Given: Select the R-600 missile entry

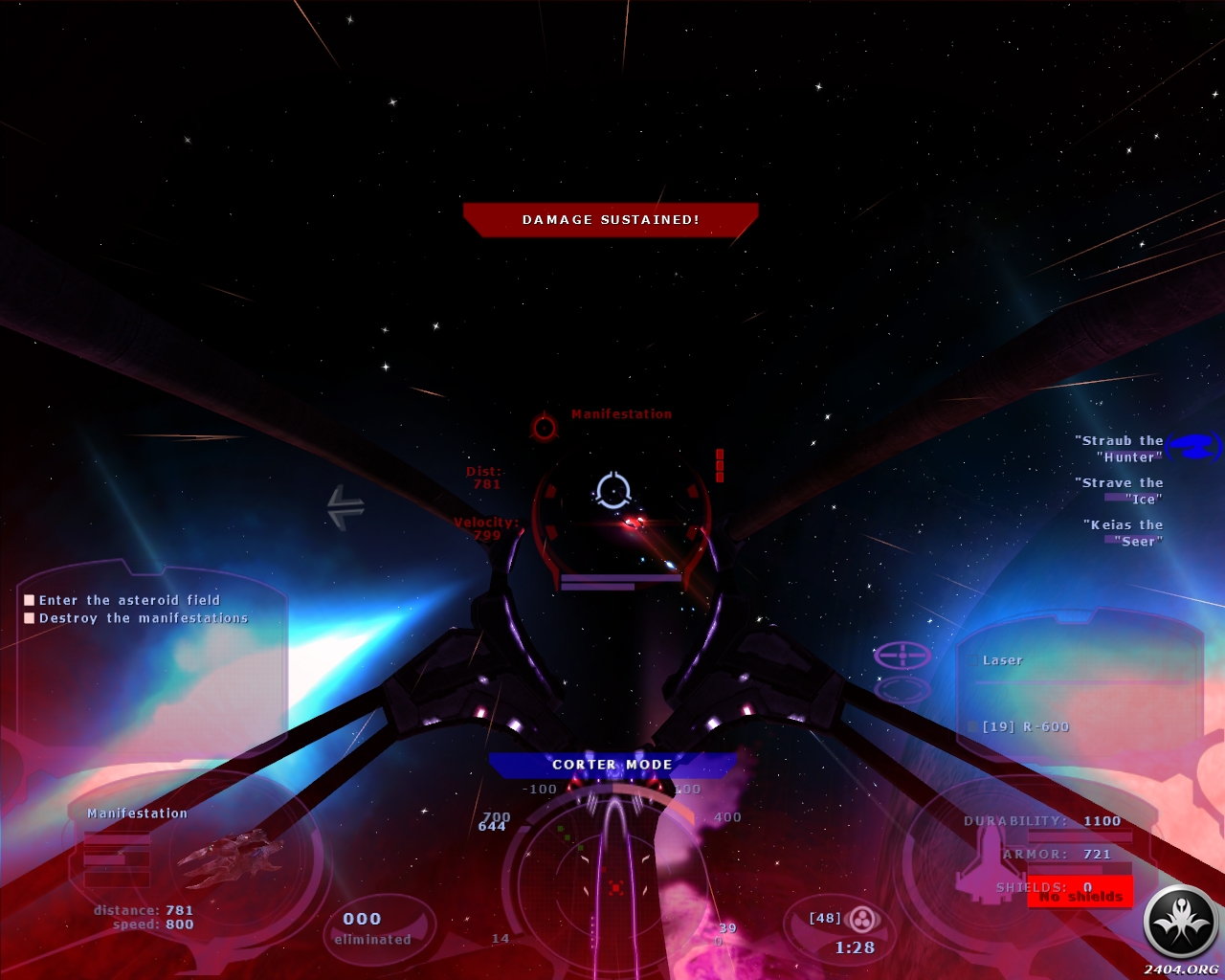Looking at the screenshot, I should 1026,726.
